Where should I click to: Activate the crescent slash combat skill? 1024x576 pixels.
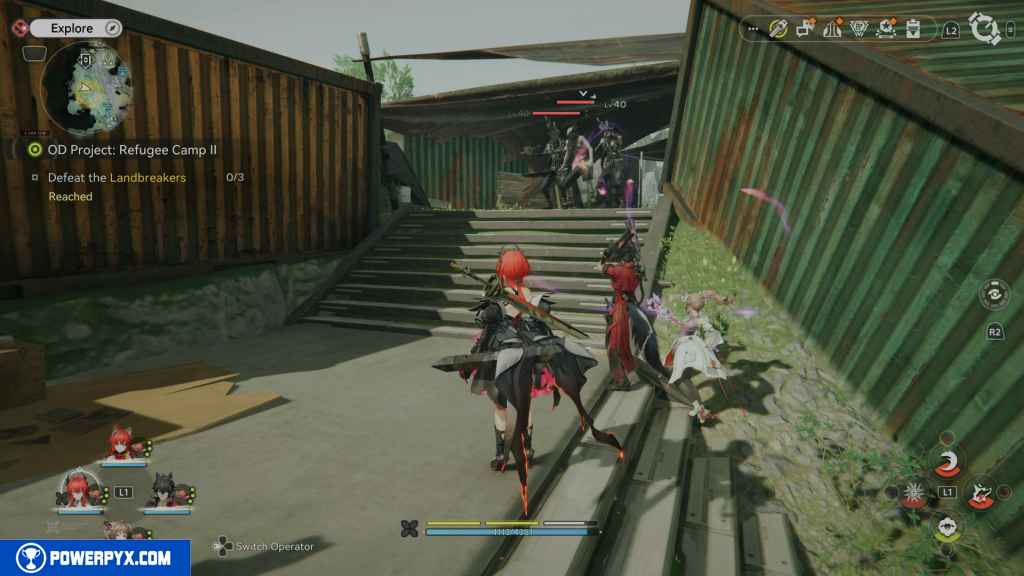pyautogui.click(x=946, y=461)
